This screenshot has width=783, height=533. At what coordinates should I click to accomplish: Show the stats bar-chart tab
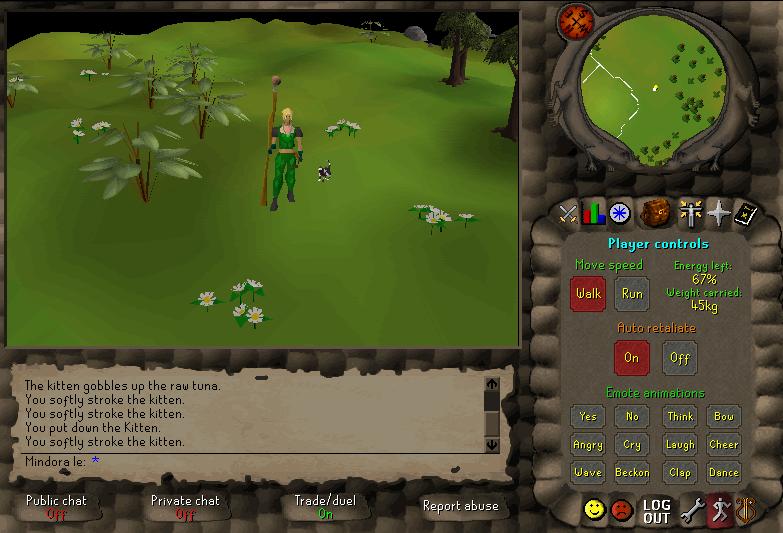(594, 213)
